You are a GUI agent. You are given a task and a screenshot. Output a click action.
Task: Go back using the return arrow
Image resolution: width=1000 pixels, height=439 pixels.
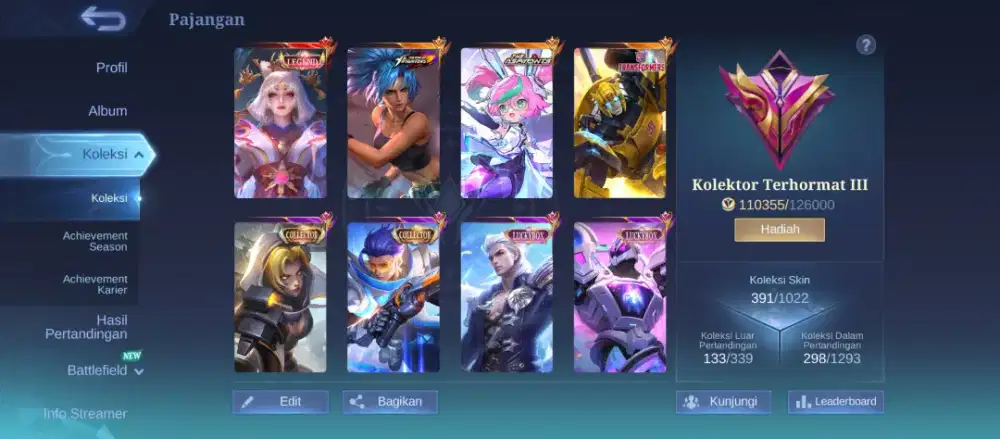(102, 18)
